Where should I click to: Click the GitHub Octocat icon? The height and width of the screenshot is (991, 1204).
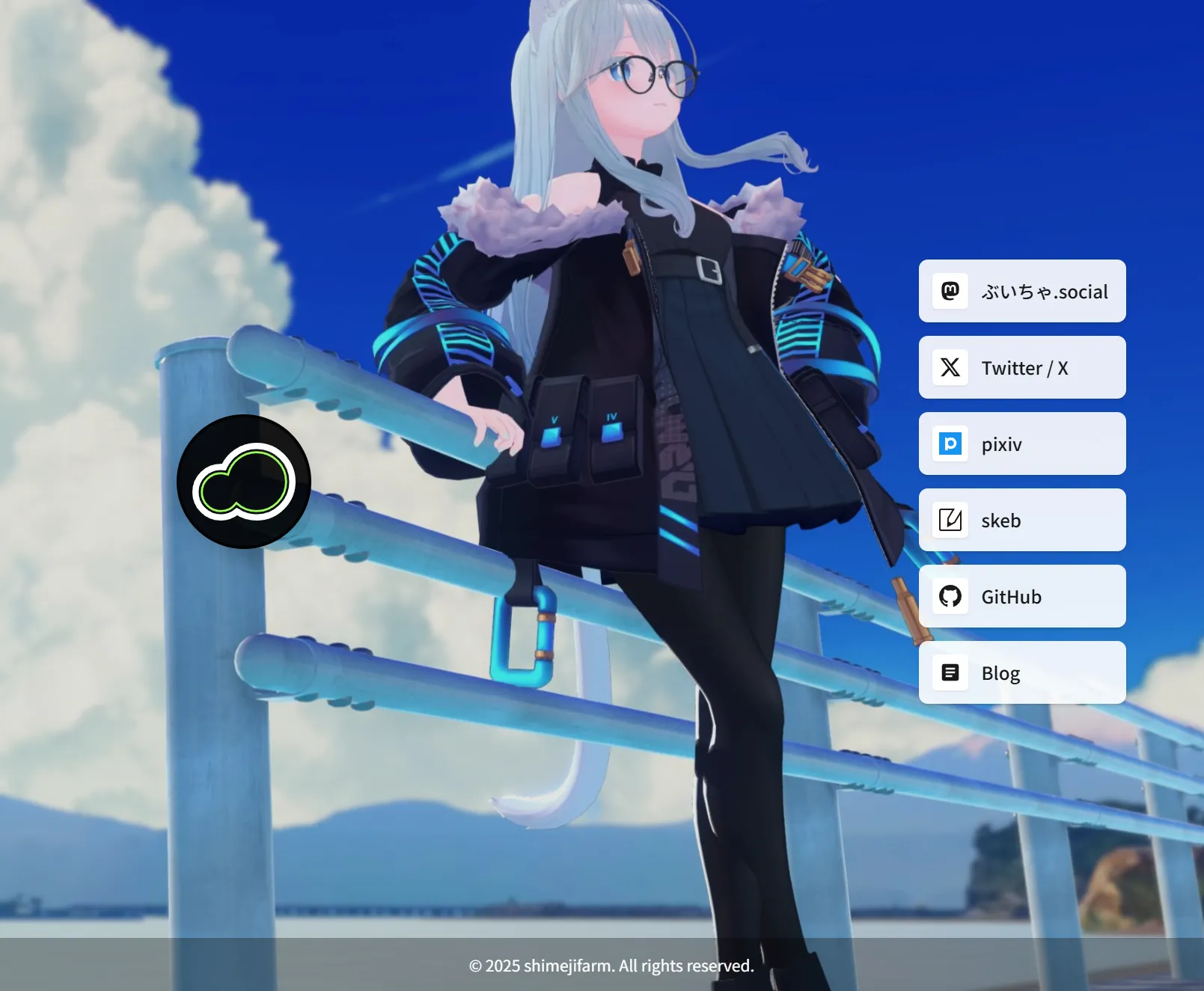tap(950, 596)
